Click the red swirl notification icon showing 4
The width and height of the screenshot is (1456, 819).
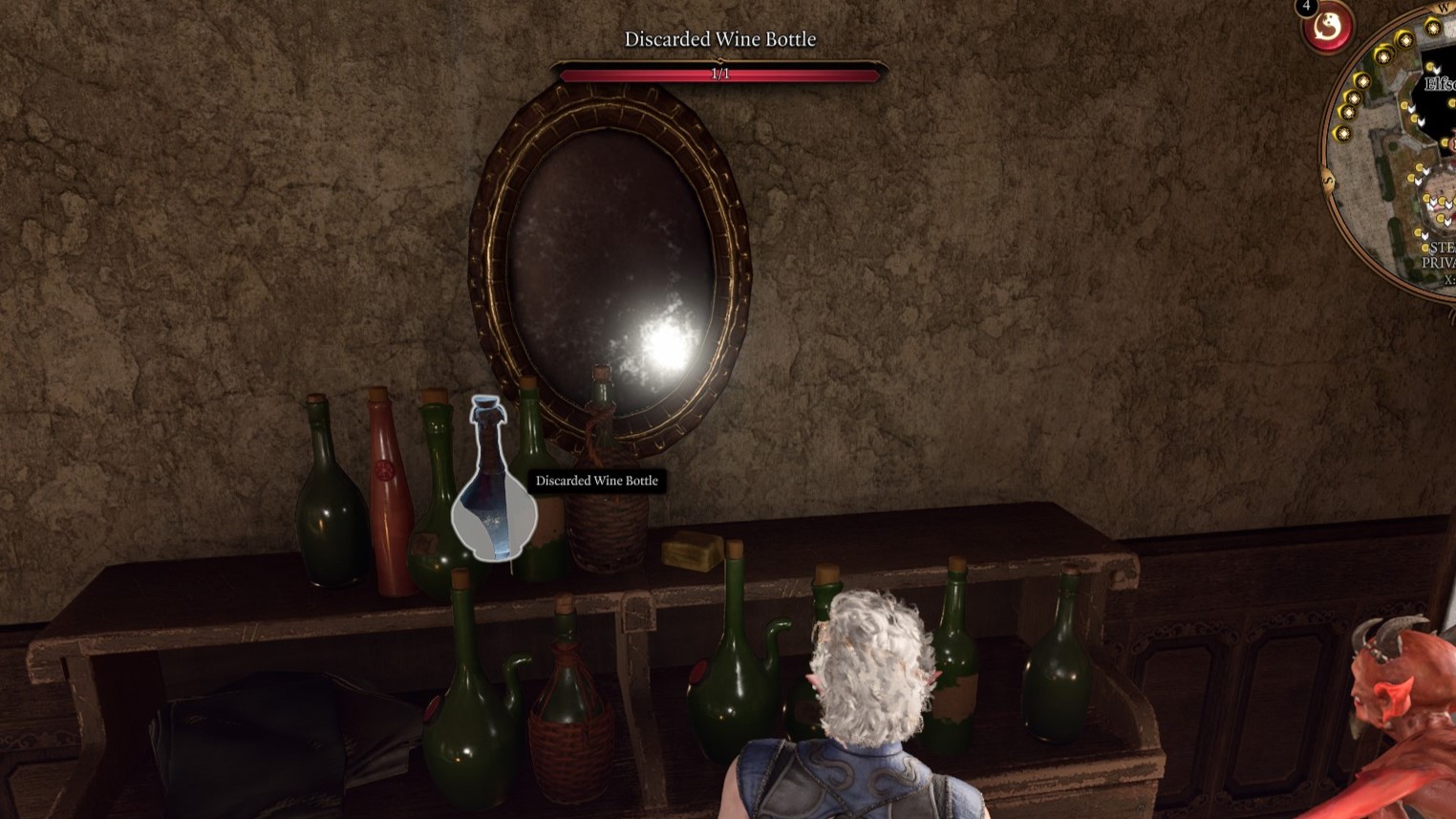[1327, 30]
